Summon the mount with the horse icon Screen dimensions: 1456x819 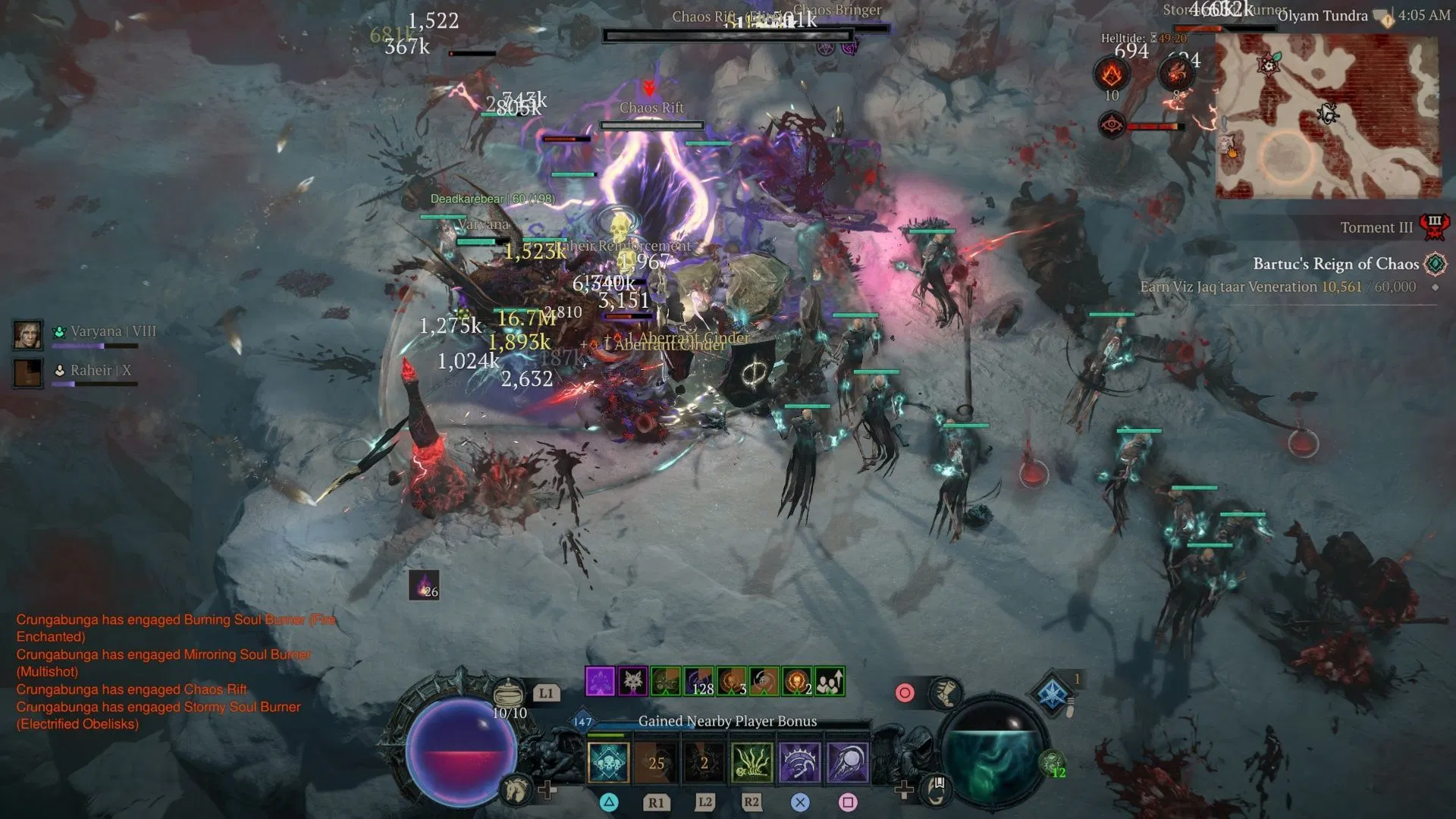point(516,789)
